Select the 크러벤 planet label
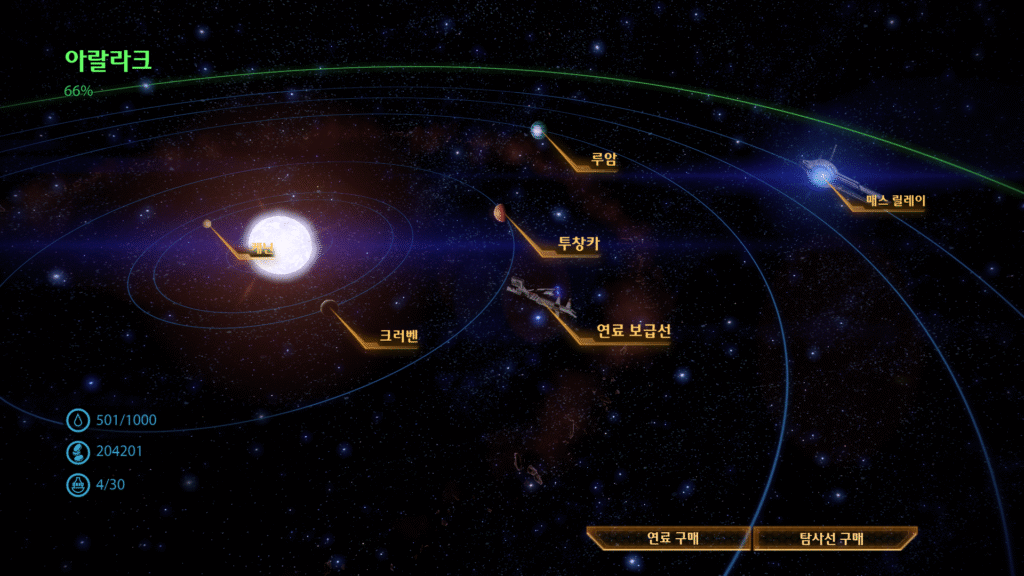 click(x=398, y=336)
